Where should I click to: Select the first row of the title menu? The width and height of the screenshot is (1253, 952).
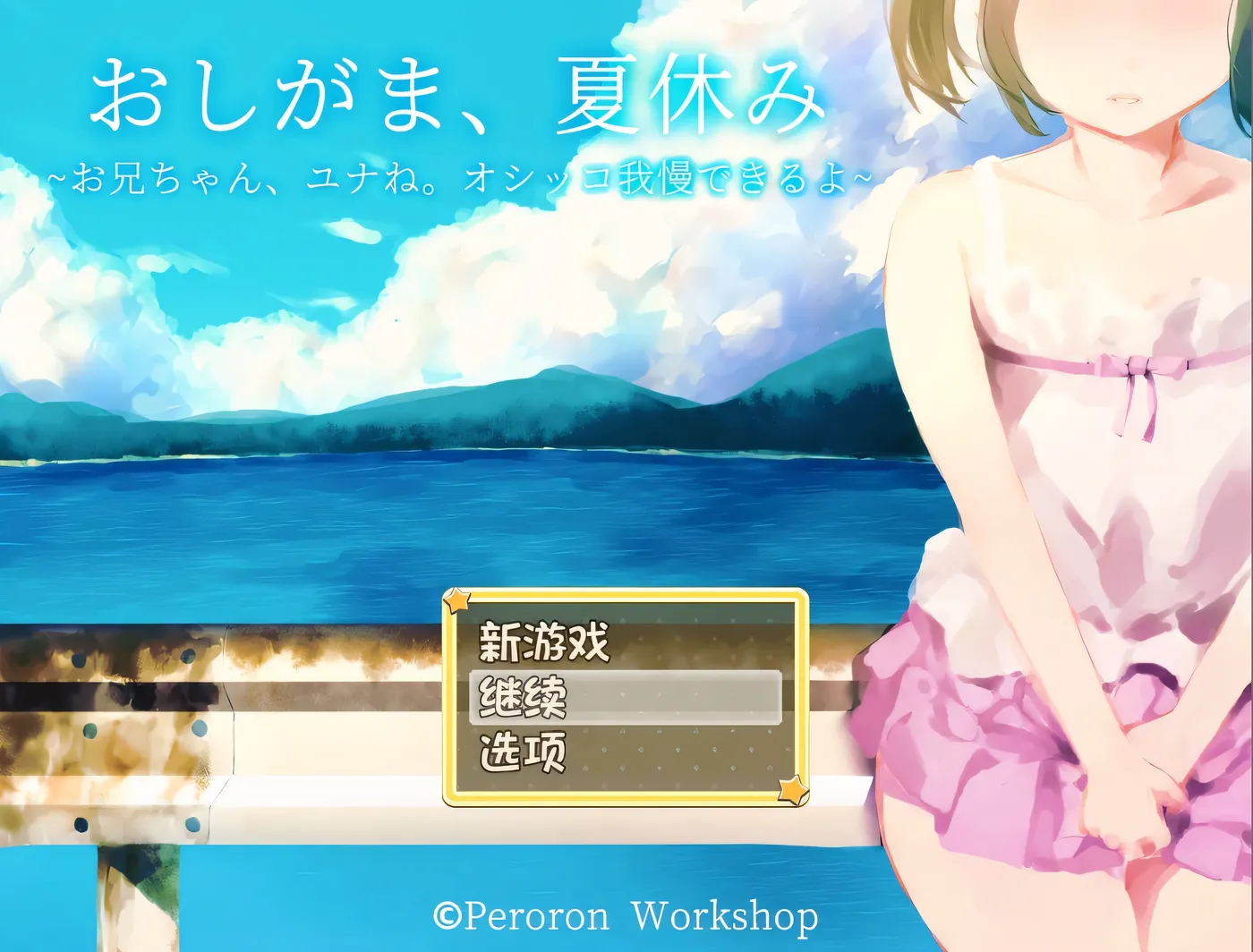pos(546,642)
